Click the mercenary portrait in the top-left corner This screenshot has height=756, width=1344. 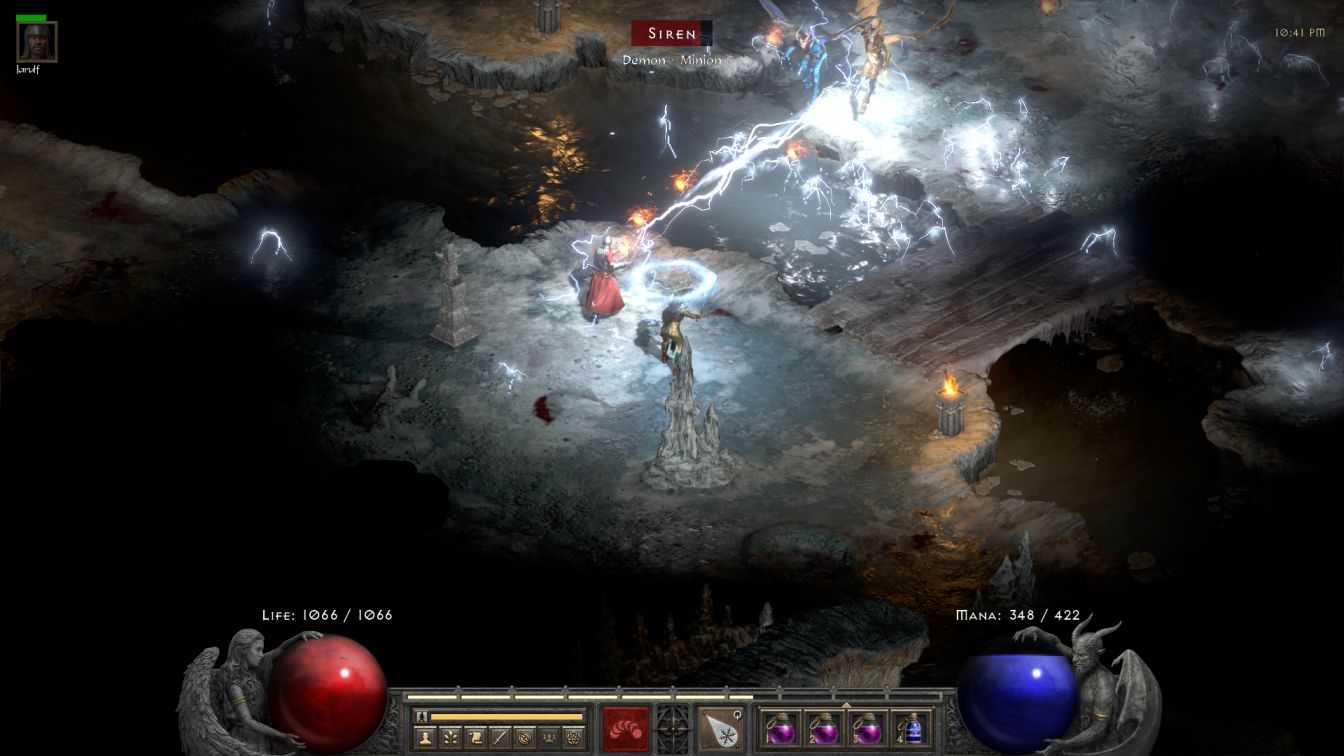point(37,42)
